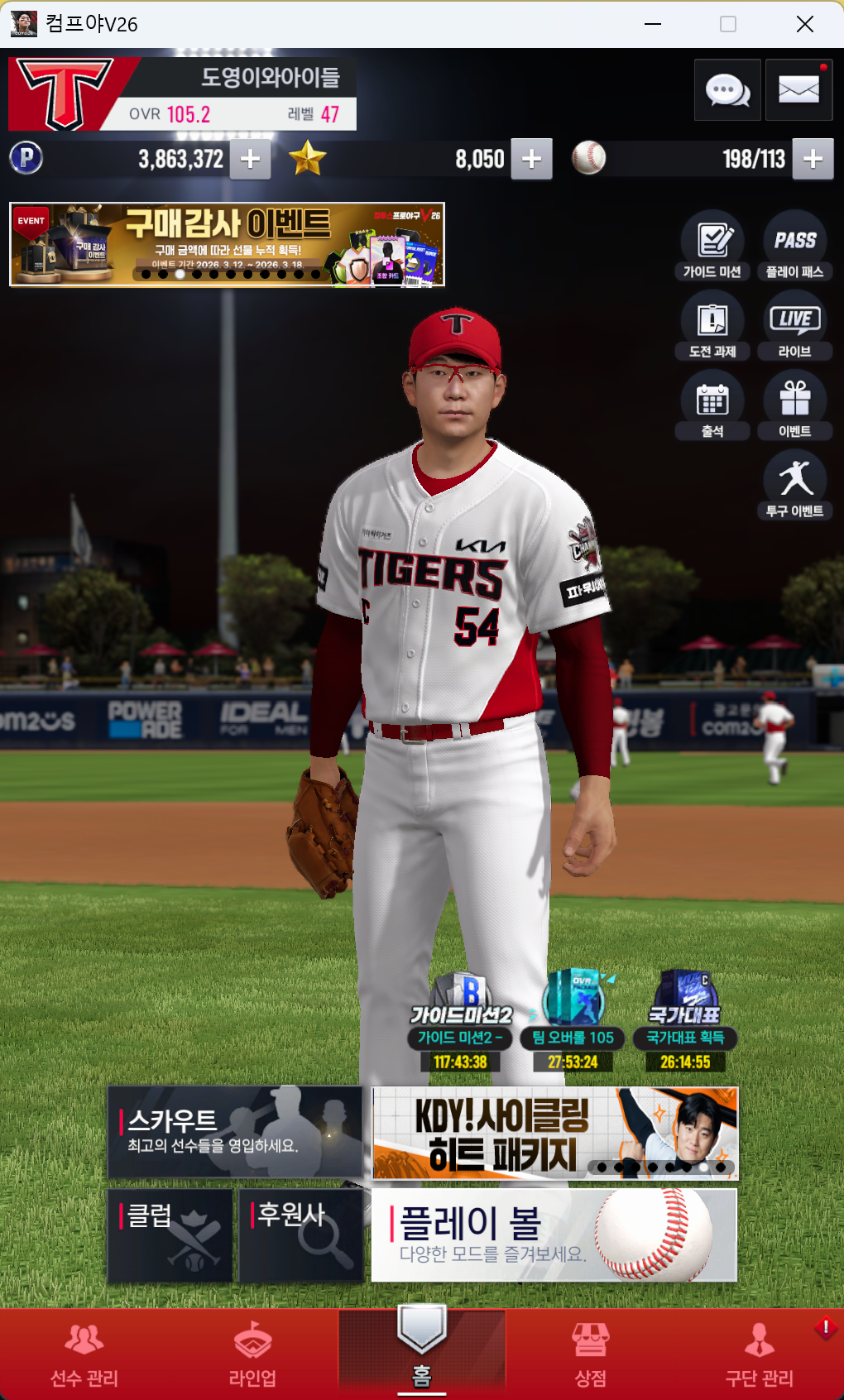Open the KDY 사이클링 히트 패키지 banner
844x1400 pixels.
click(x=554, y=1133)
